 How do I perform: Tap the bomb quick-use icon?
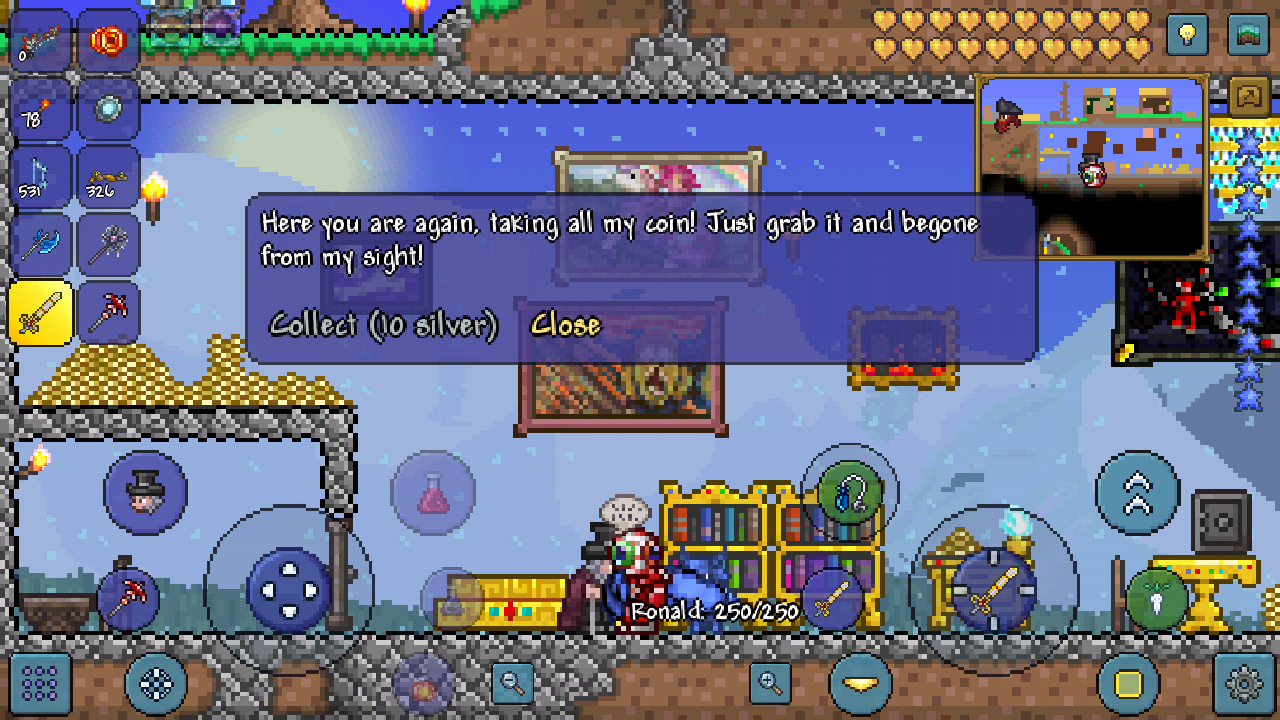422,685
